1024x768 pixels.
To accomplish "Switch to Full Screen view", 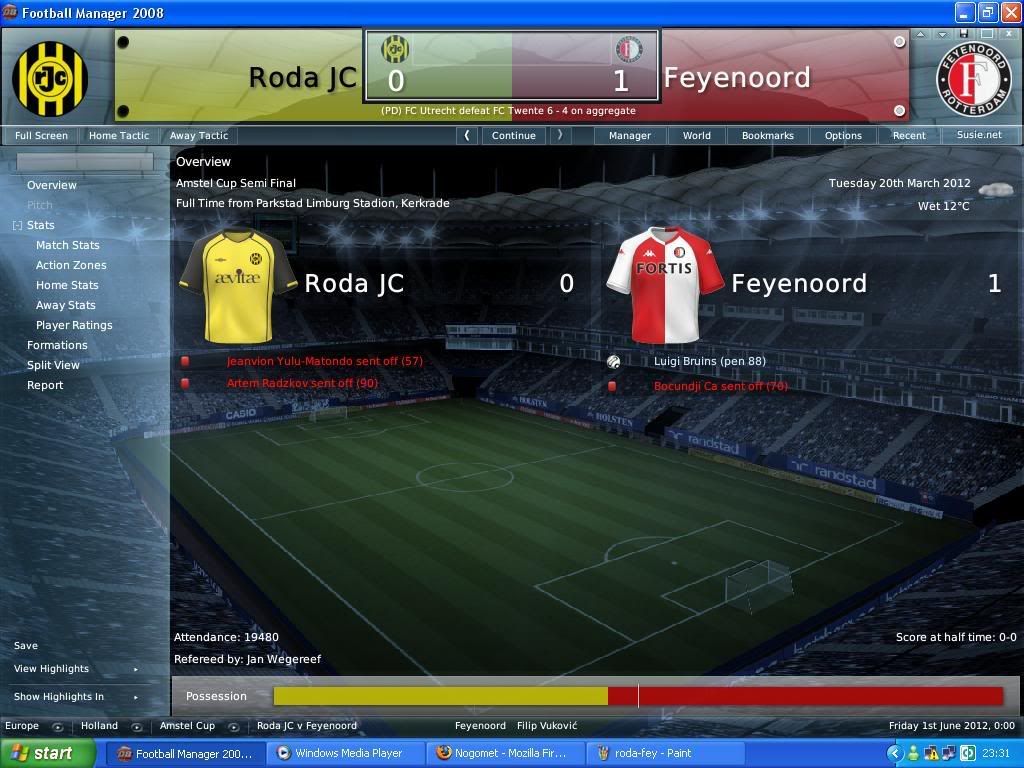I will 41,135.
